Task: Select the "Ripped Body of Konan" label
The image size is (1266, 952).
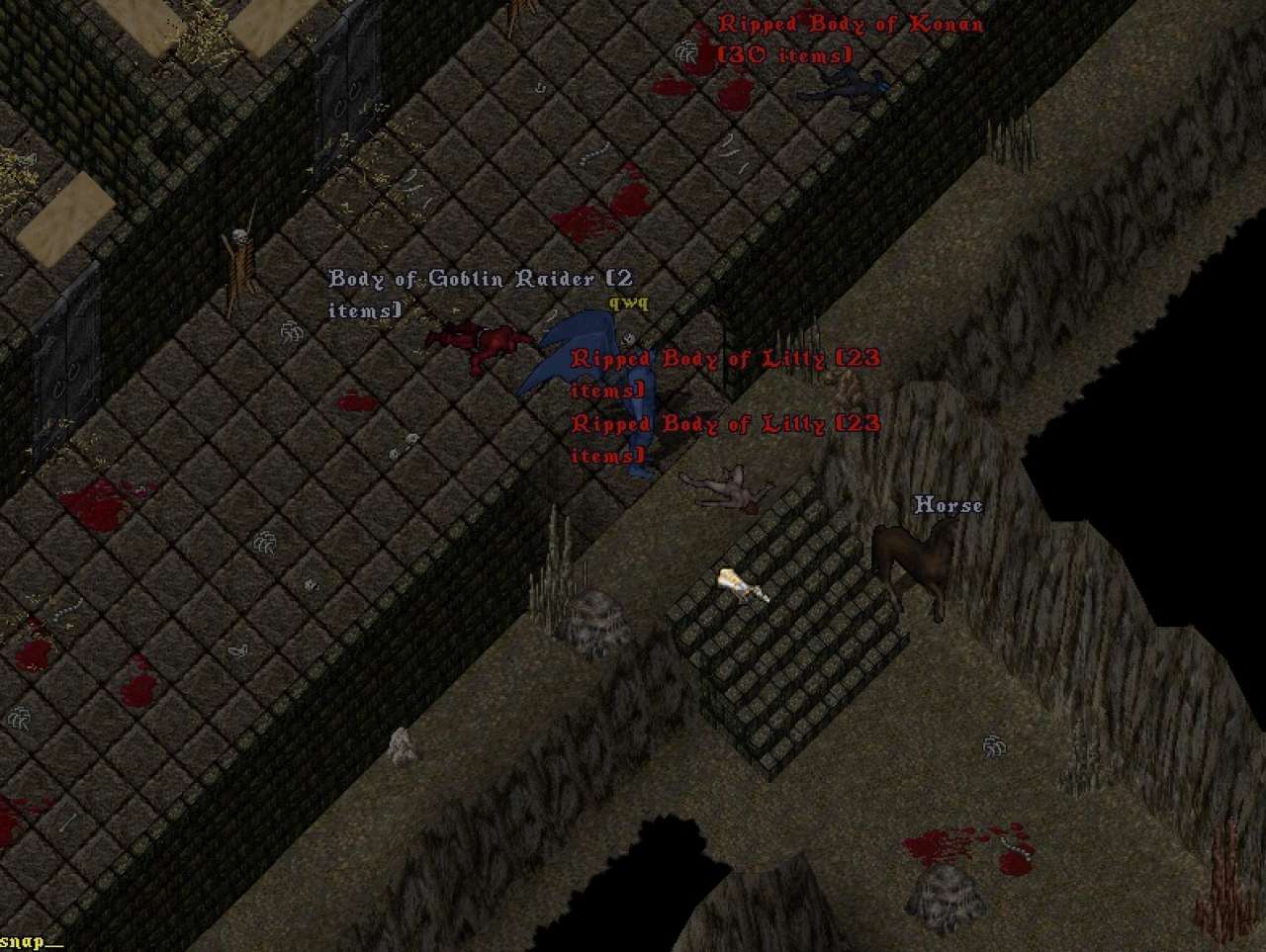Action: (851, 25)
